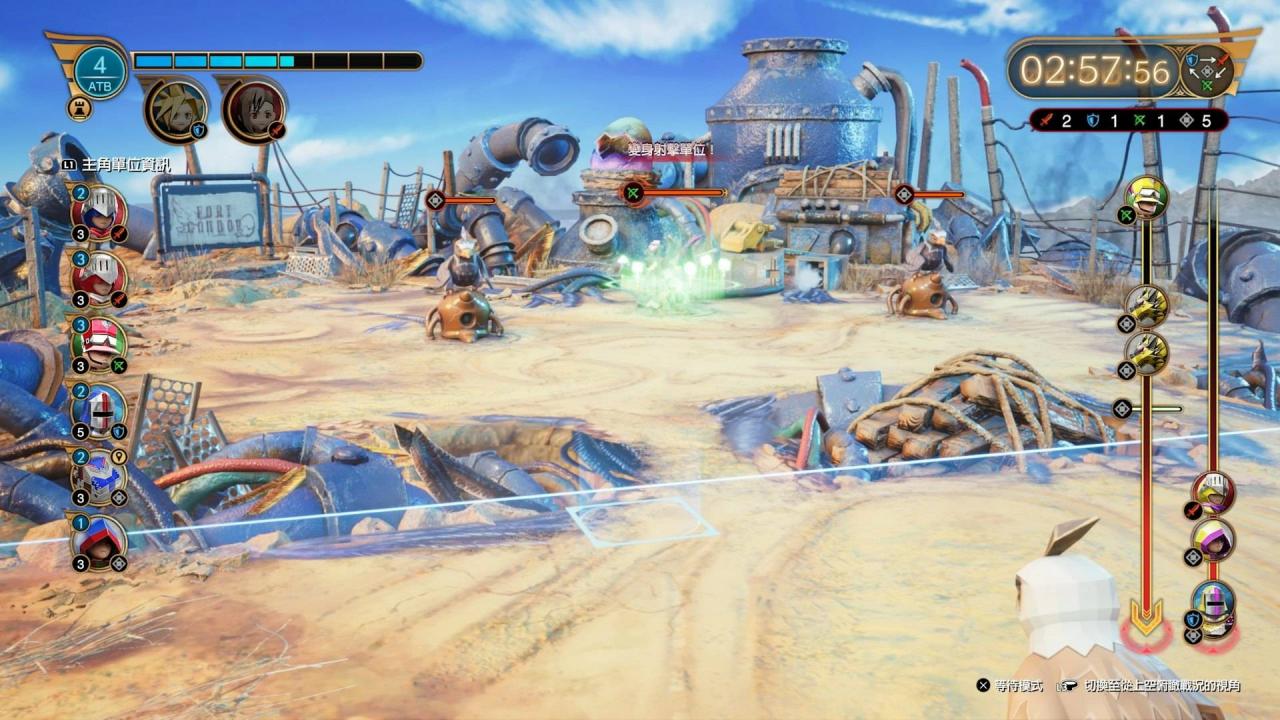Select the yellow-helmet knight marker on the right lane

[1213, 493]
